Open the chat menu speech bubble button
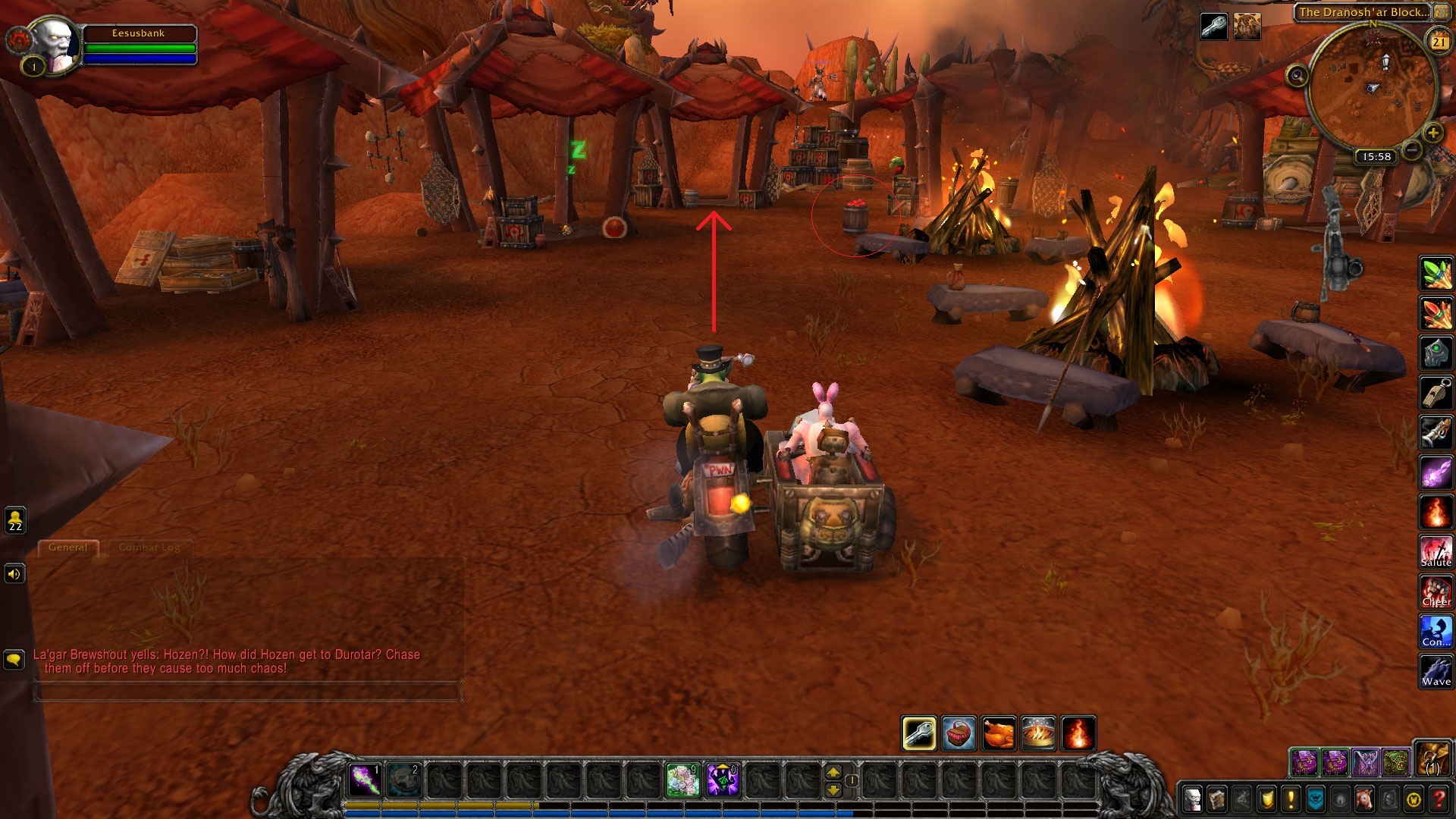 (14, 659)
